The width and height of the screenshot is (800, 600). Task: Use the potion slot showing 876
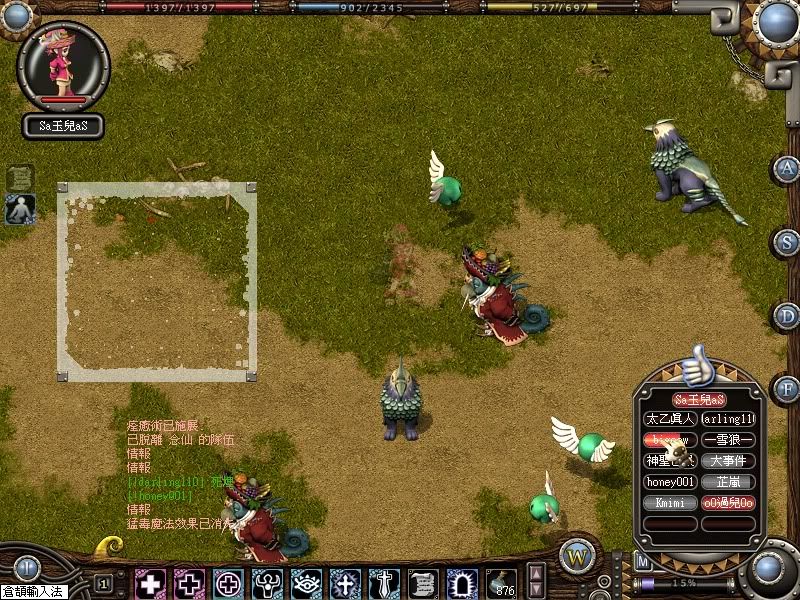click(x=500, y=582)
